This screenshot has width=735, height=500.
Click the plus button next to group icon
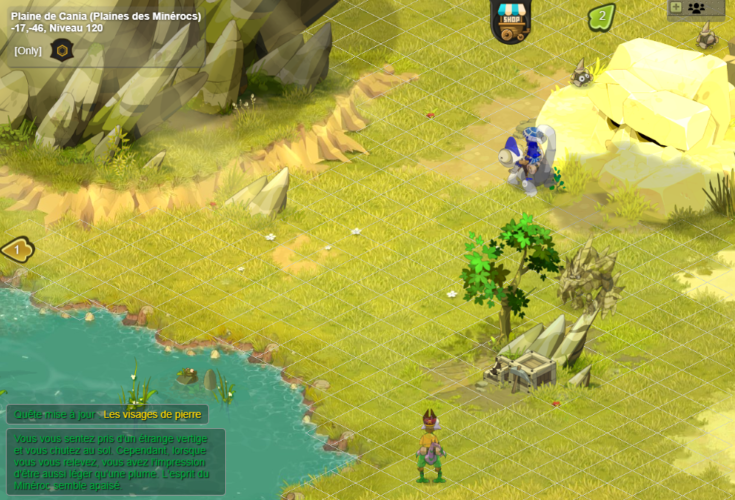(x=676, y=8)
